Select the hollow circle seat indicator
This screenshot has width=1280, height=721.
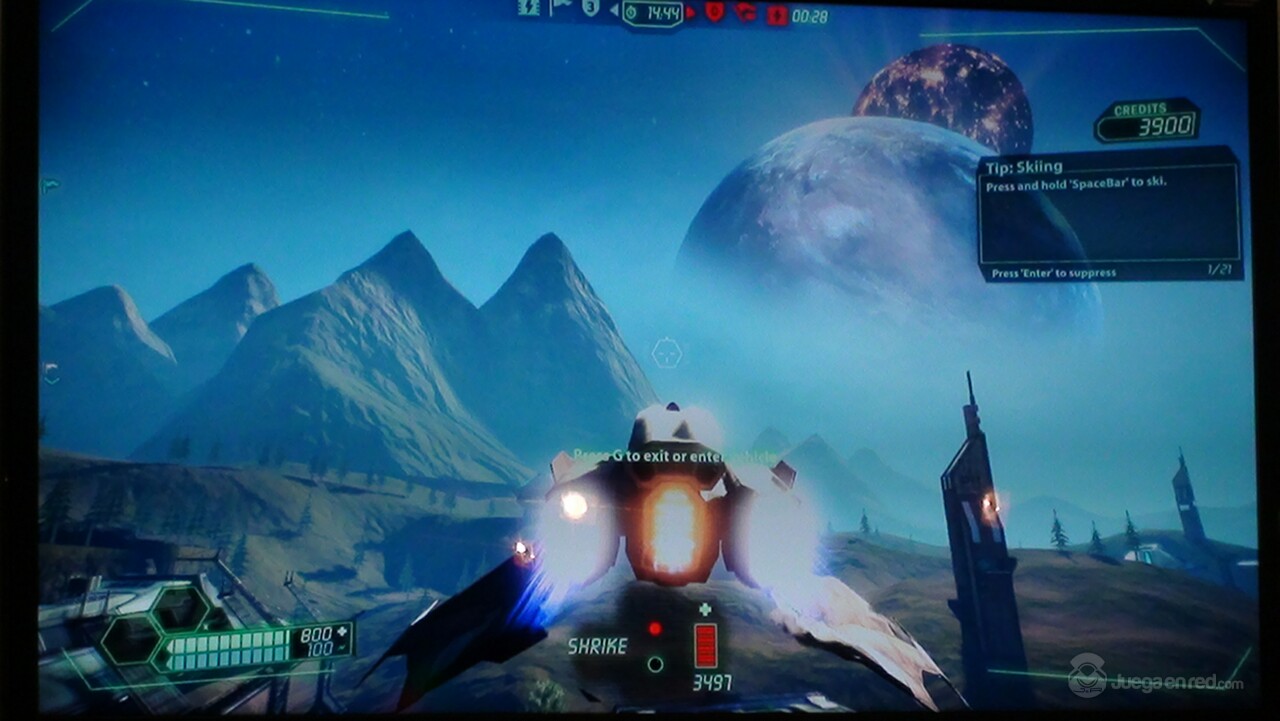point(655,663)
